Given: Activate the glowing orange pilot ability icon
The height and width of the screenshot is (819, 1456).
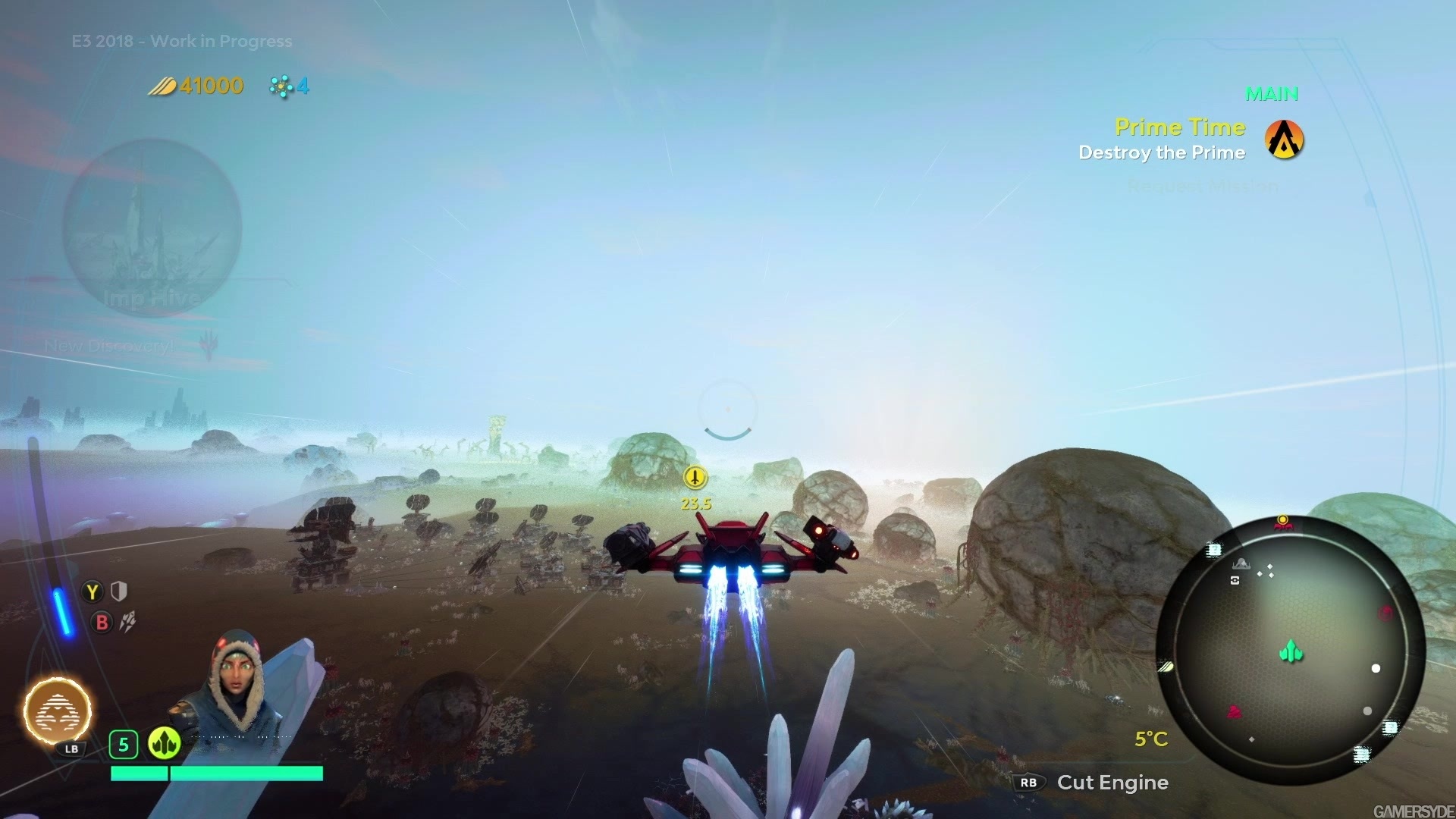Looking at the screenshot, I should 58,711.
